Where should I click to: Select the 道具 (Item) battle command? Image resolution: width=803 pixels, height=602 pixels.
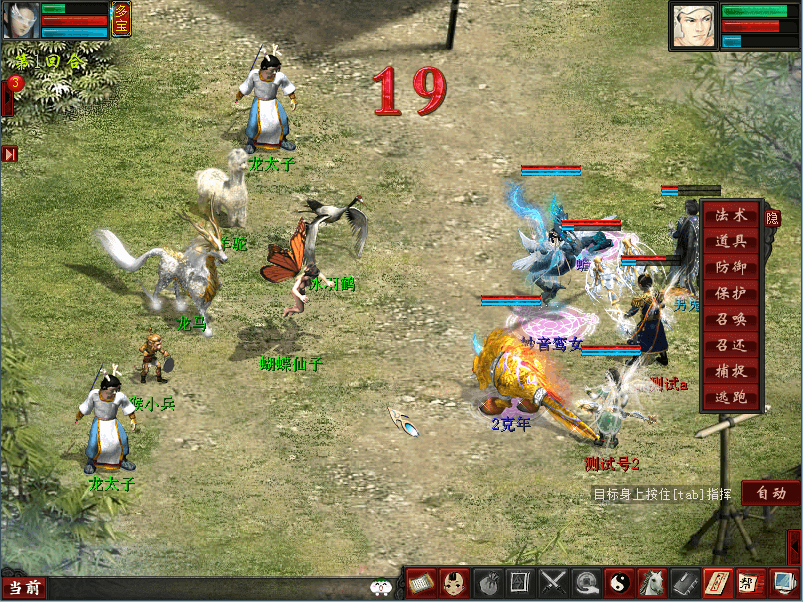731,241
